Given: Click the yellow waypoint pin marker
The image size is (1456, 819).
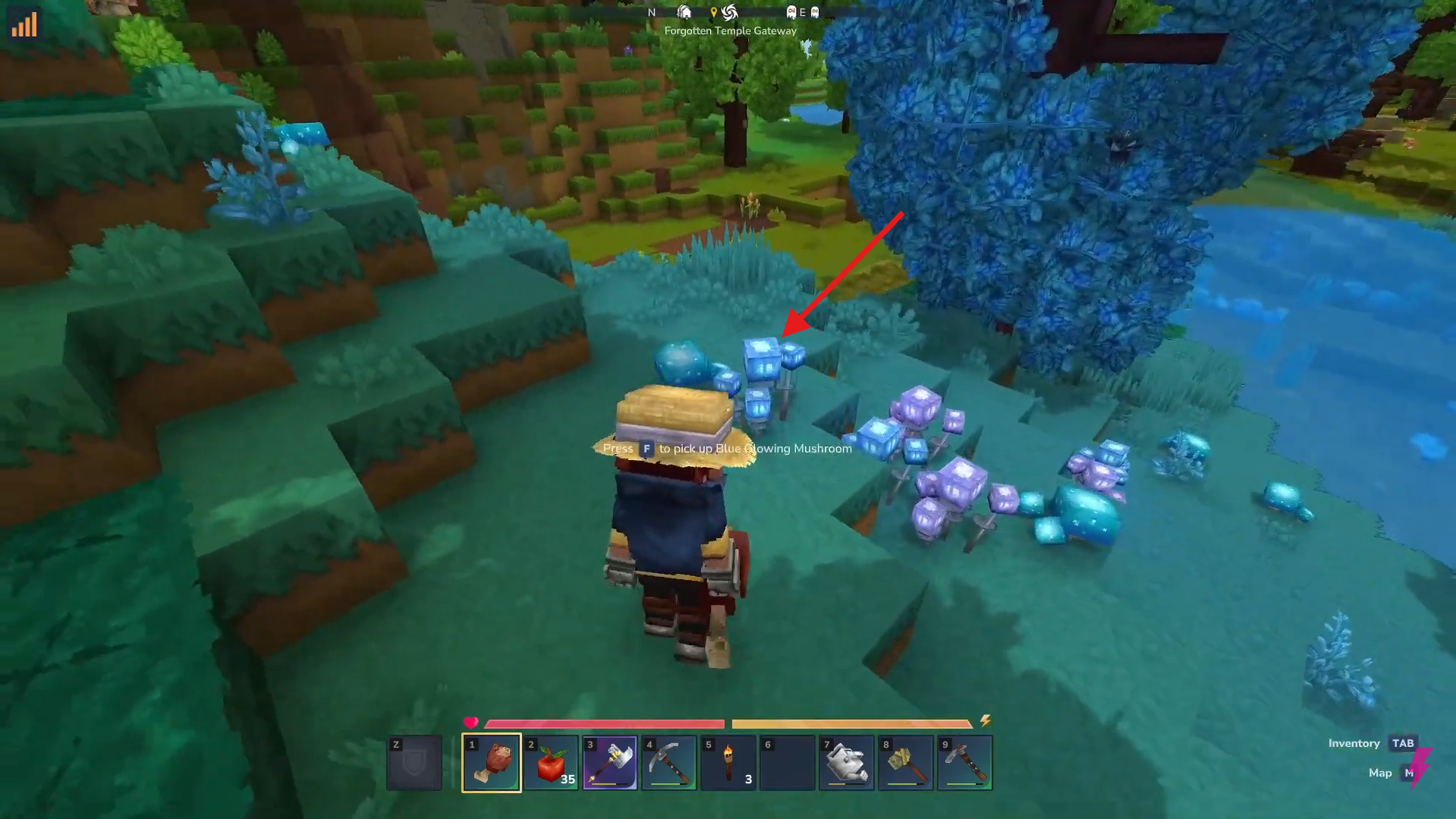Looking at the screenshot, I should (x=714, y=12).
